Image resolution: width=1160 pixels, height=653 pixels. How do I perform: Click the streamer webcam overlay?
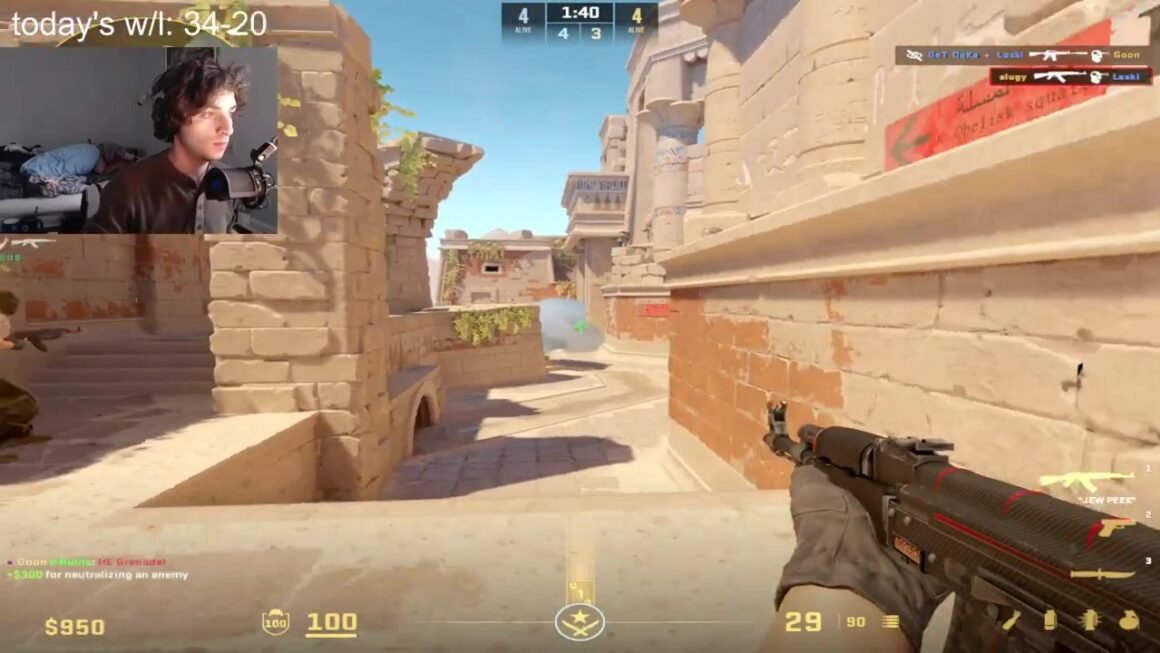139,140
